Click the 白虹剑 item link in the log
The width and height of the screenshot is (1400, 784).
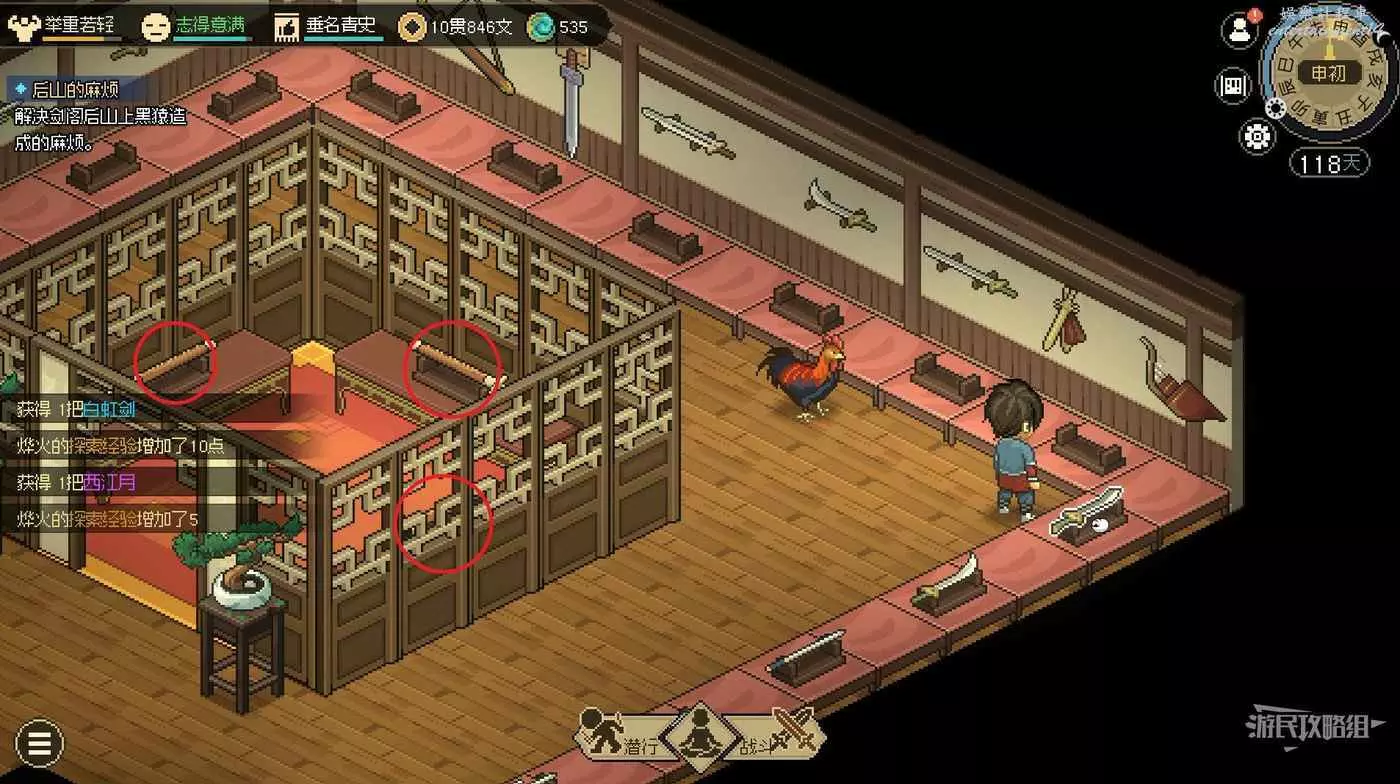pos(109,409)
